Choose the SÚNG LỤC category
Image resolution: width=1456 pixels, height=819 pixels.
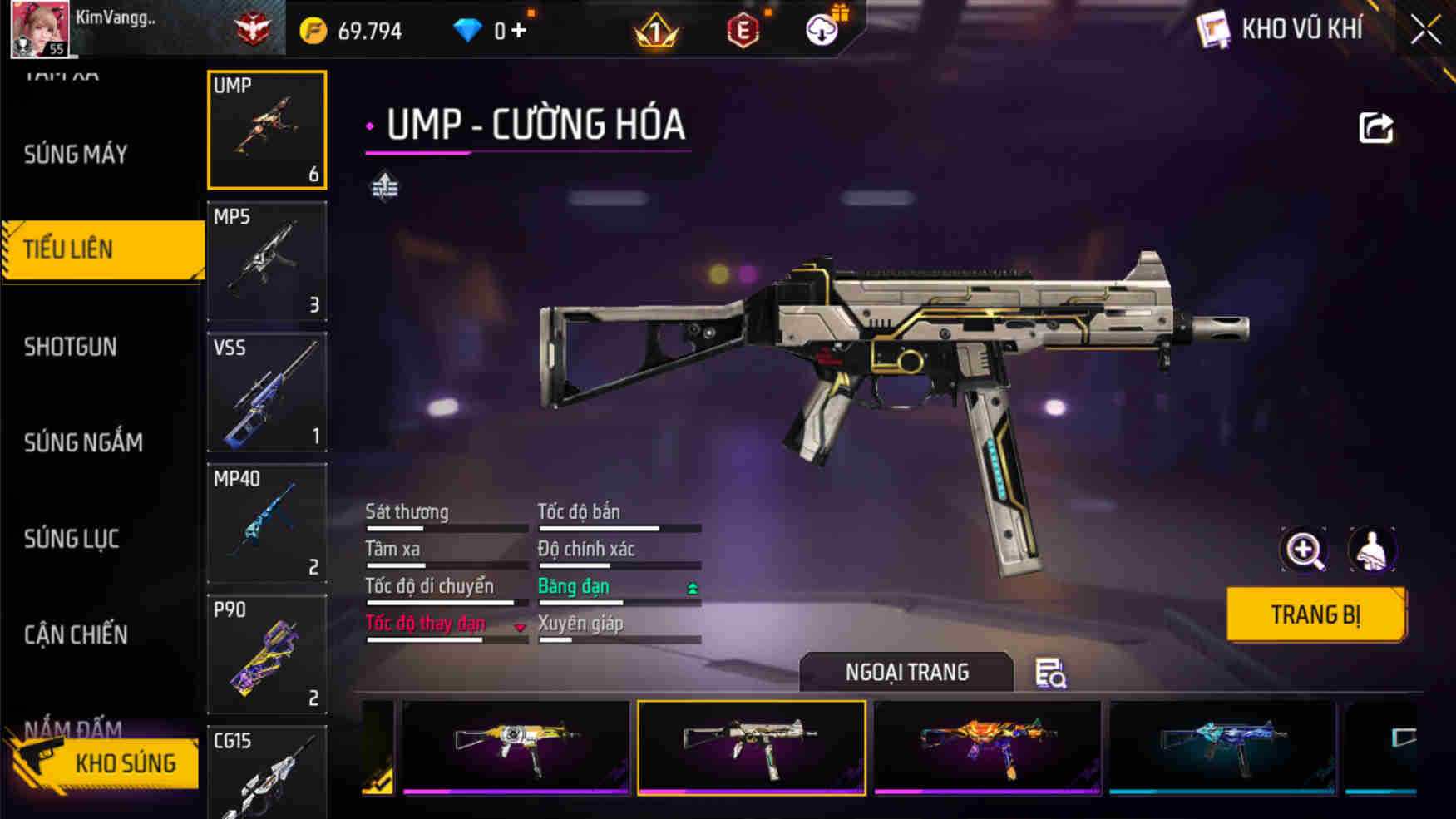click(x=72, y=539)
